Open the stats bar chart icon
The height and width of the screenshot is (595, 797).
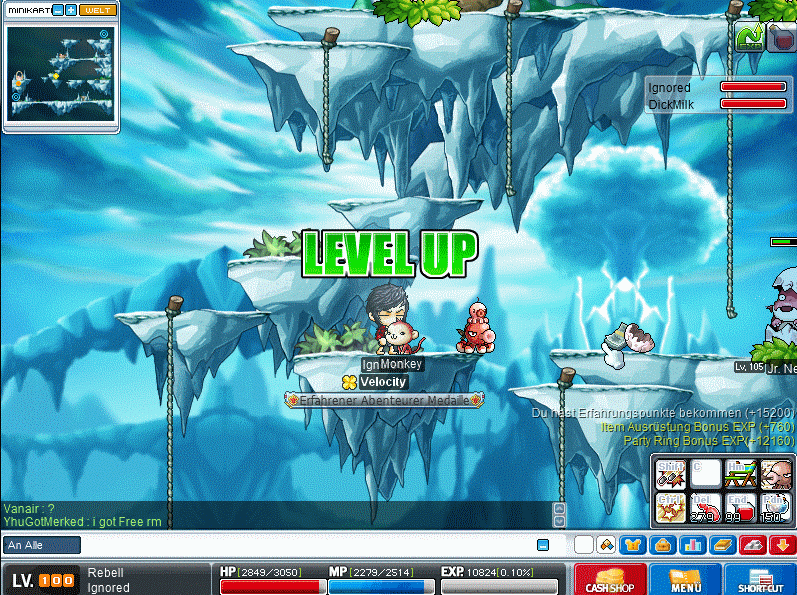(691, 545)
